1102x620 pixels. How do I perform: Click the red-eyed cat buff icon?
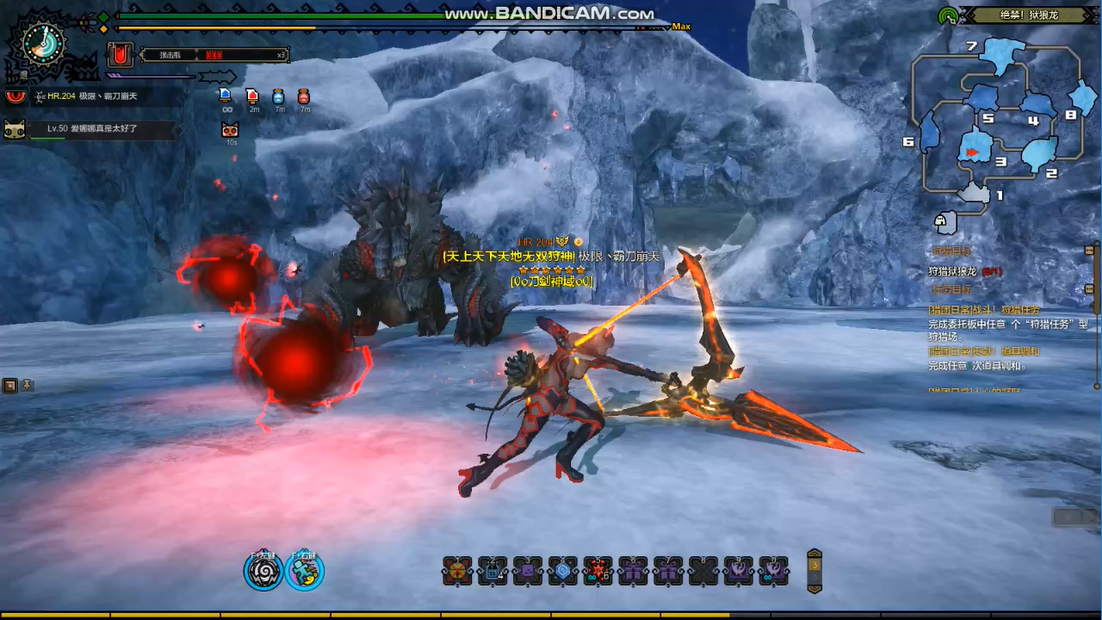pyautogui.click(x=230, y=130)
